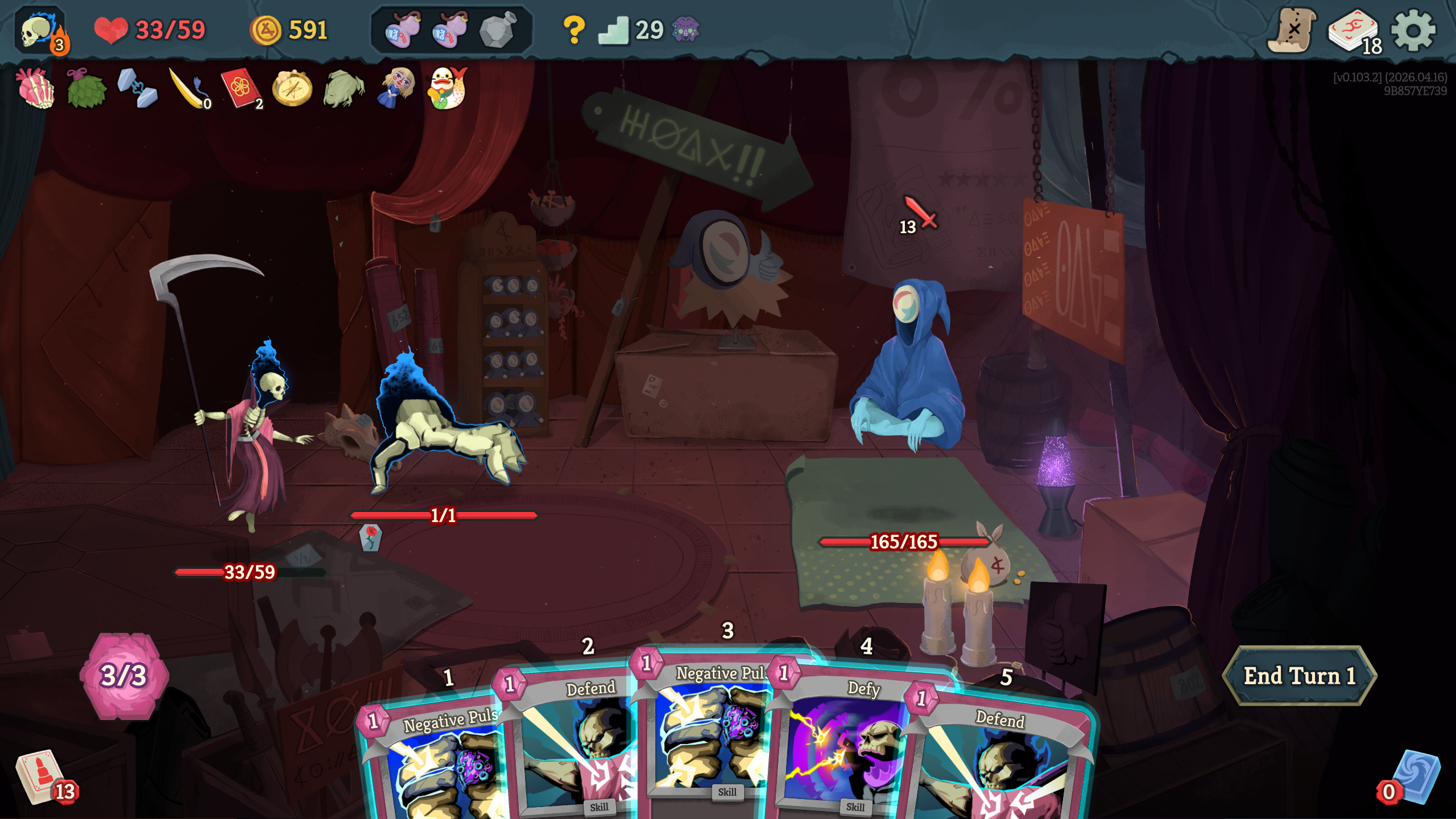Viewport: 1456px width, 819px height.
Task: Click the pink energy orb showing 3/3
Action: tap(124, 676)
